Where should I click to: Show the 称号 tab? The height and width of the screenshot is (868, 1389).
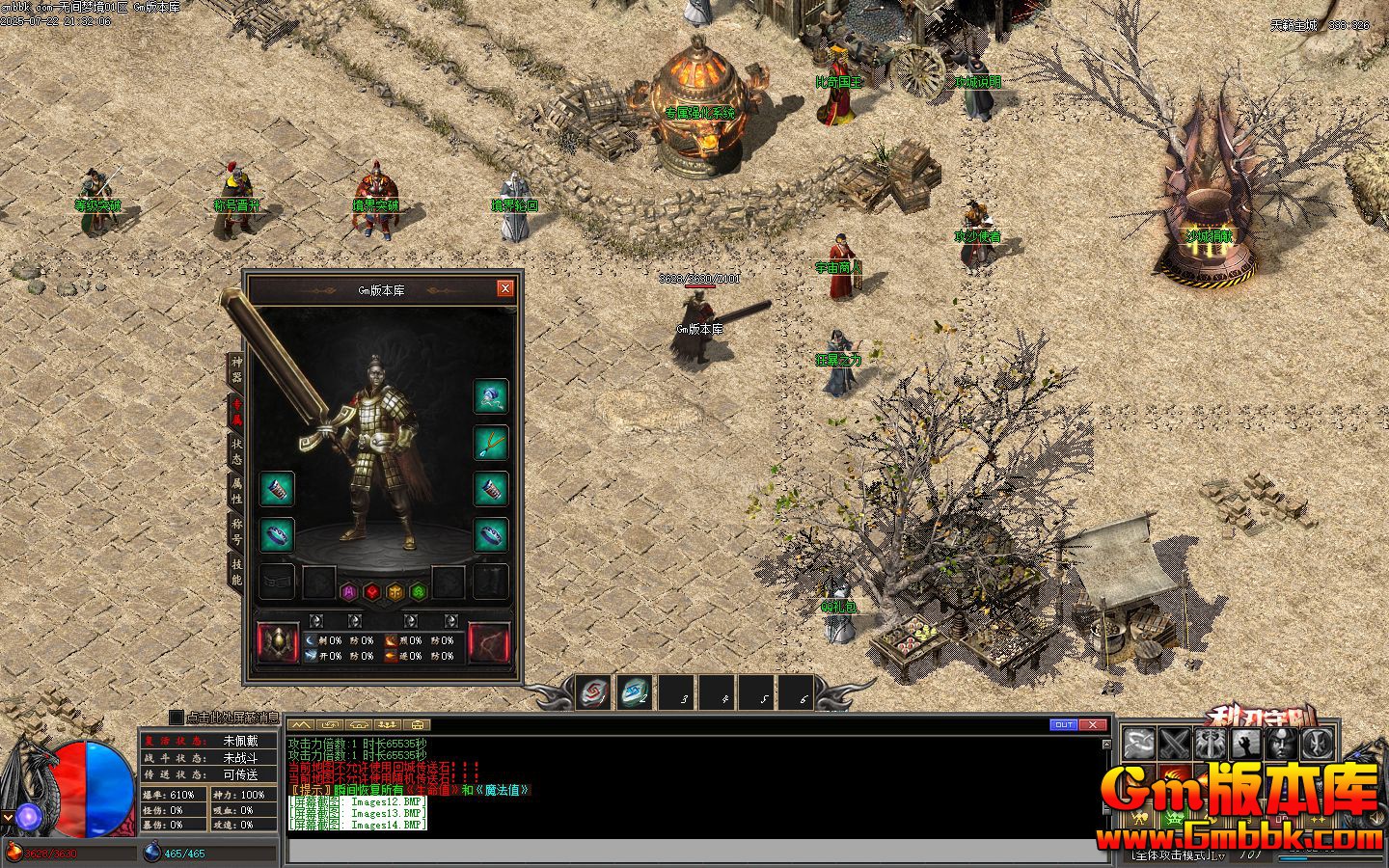click(236, 531)
